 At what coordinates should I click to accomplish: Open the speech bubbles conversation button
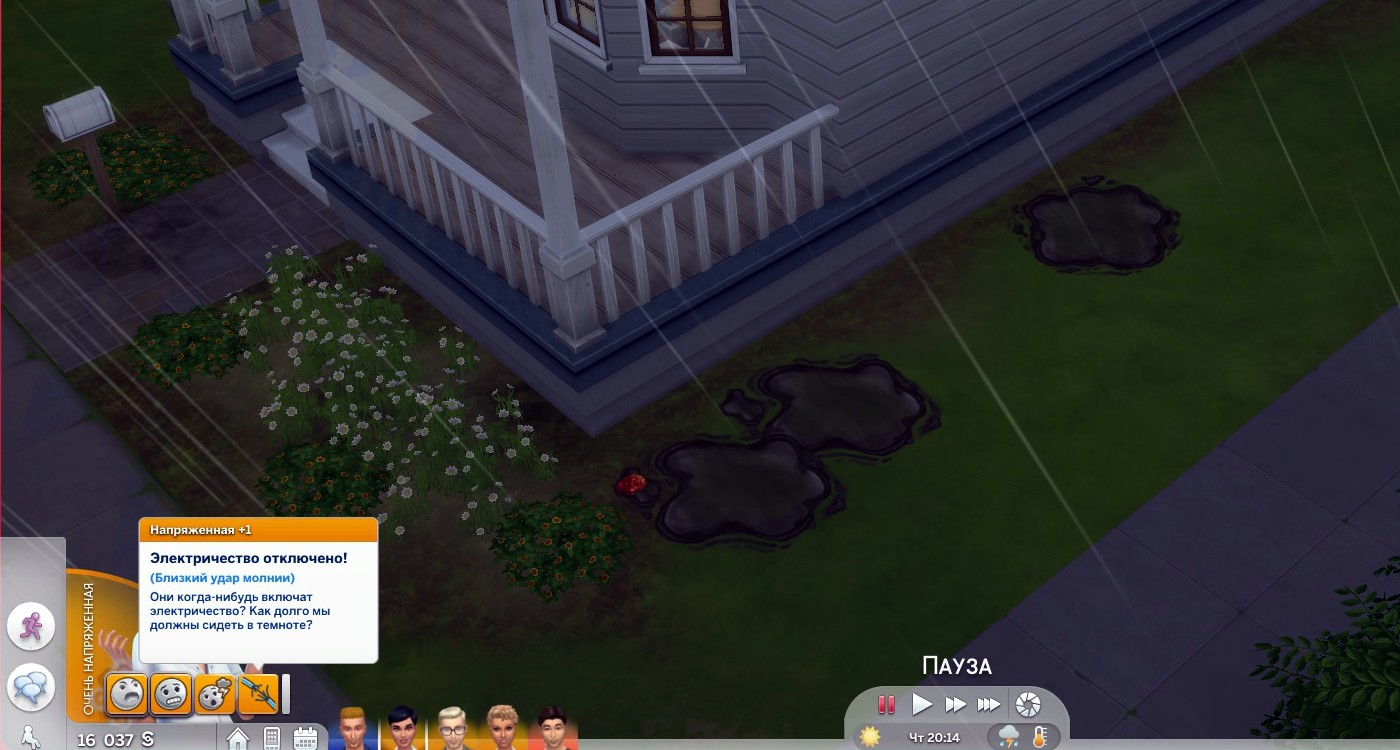click(x=31, y=687)
